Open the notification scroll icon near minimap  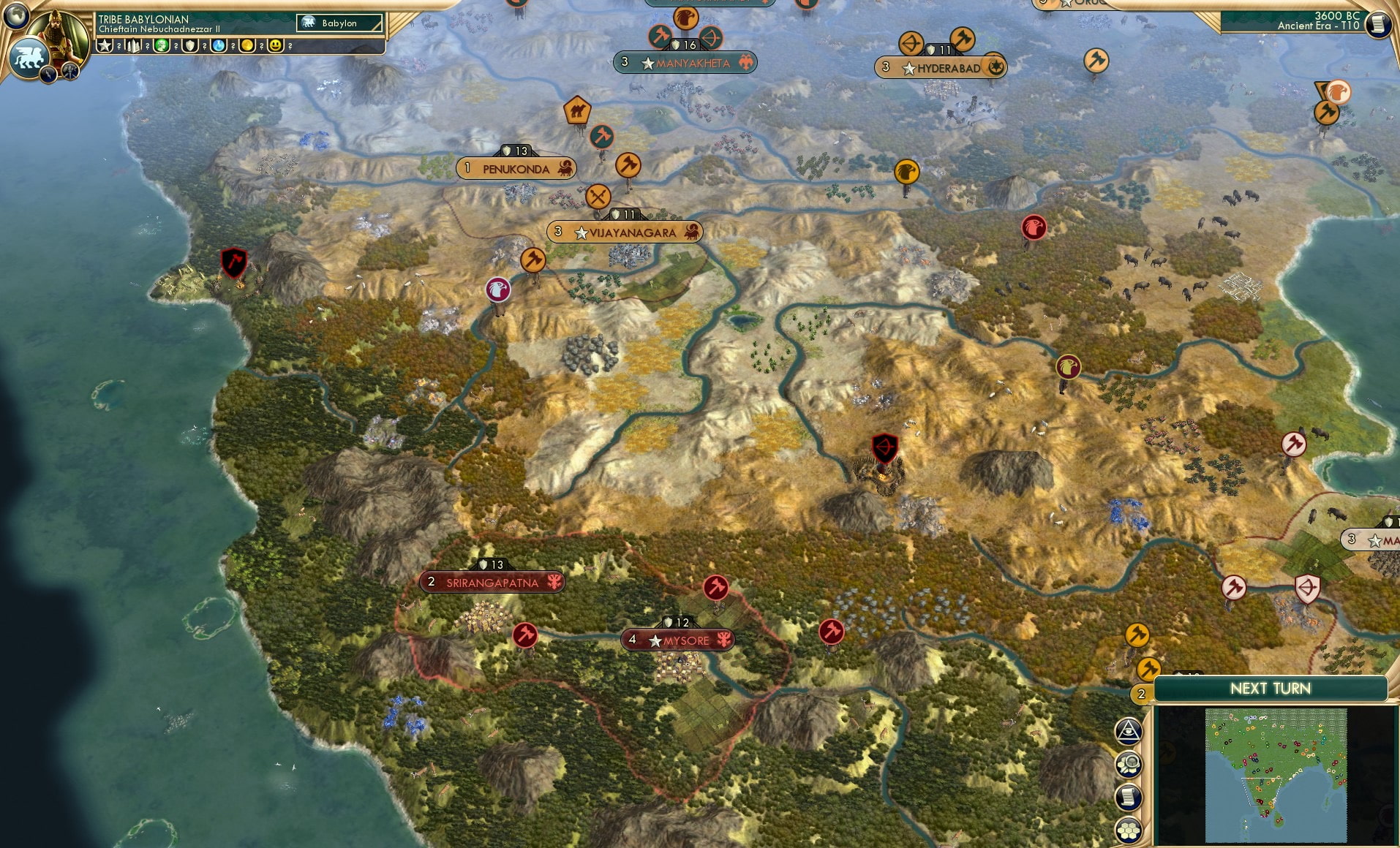coord(1129,797)
